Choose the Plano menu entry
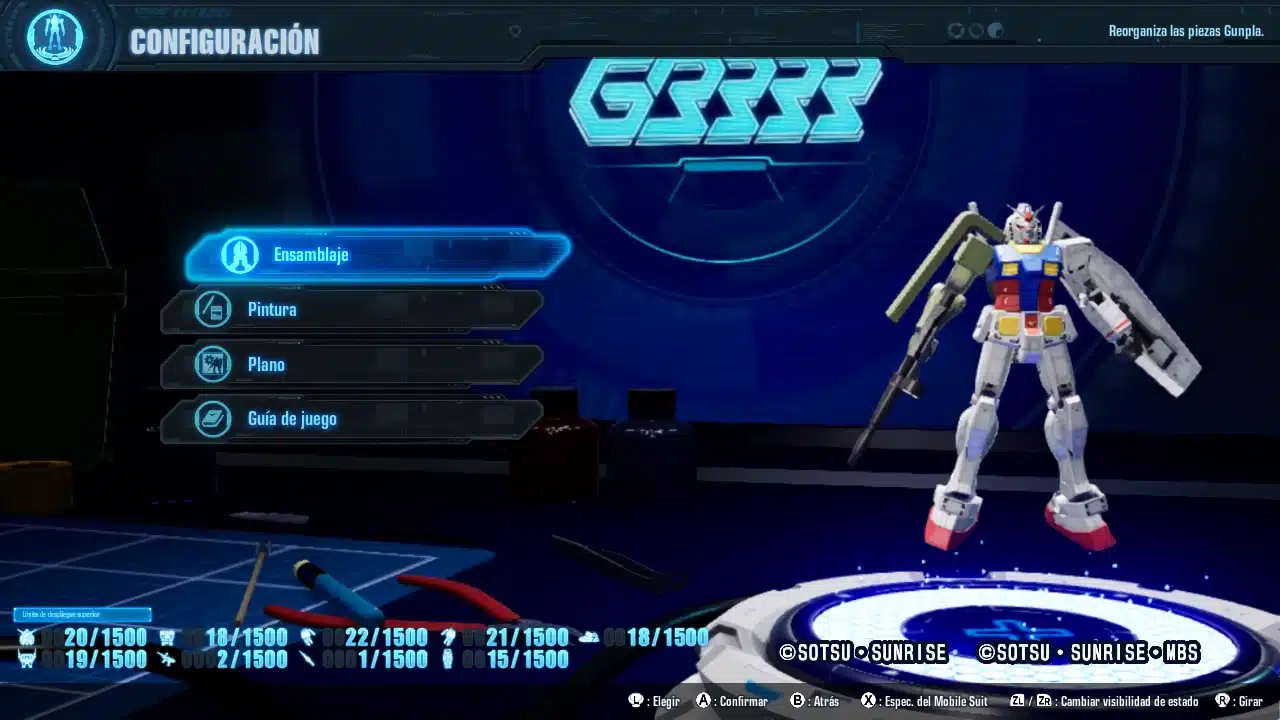The height and width of the screenshot is (720, 1280). point(352,365)
